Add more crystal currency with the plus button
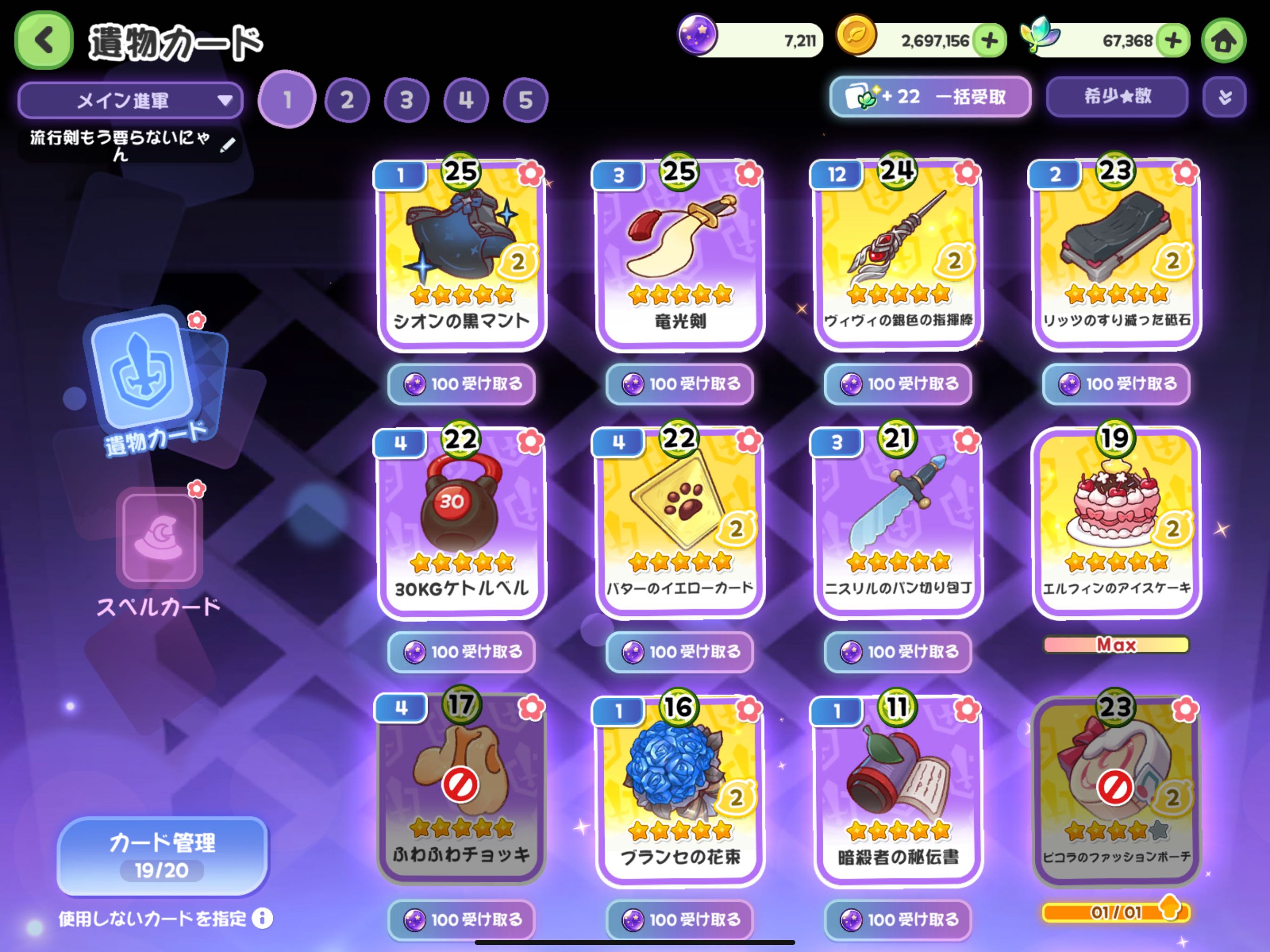 1173,41
